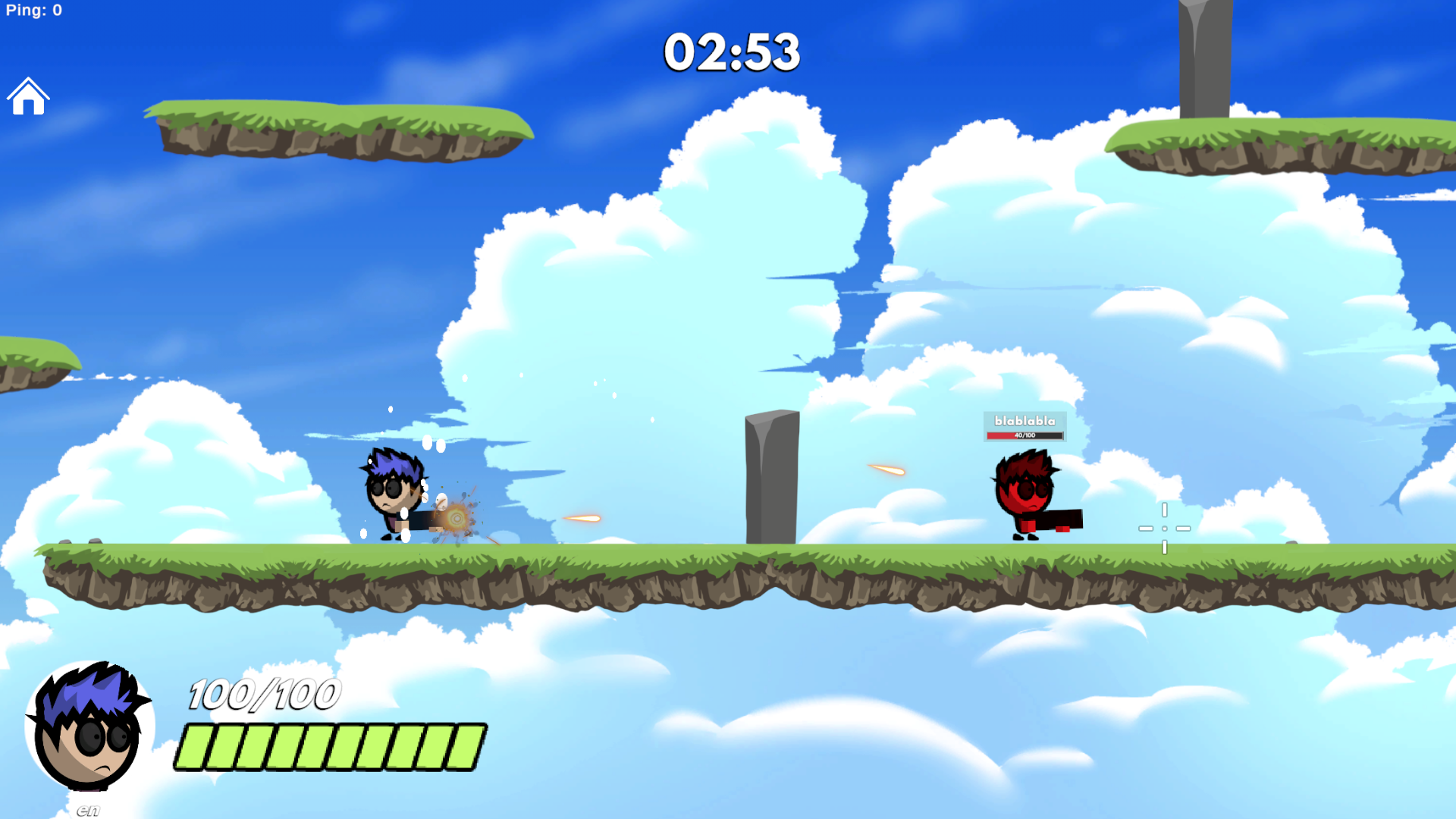Click the home icon to exit match
This screenshot has height=819, width=1456.
coord(28,96)
